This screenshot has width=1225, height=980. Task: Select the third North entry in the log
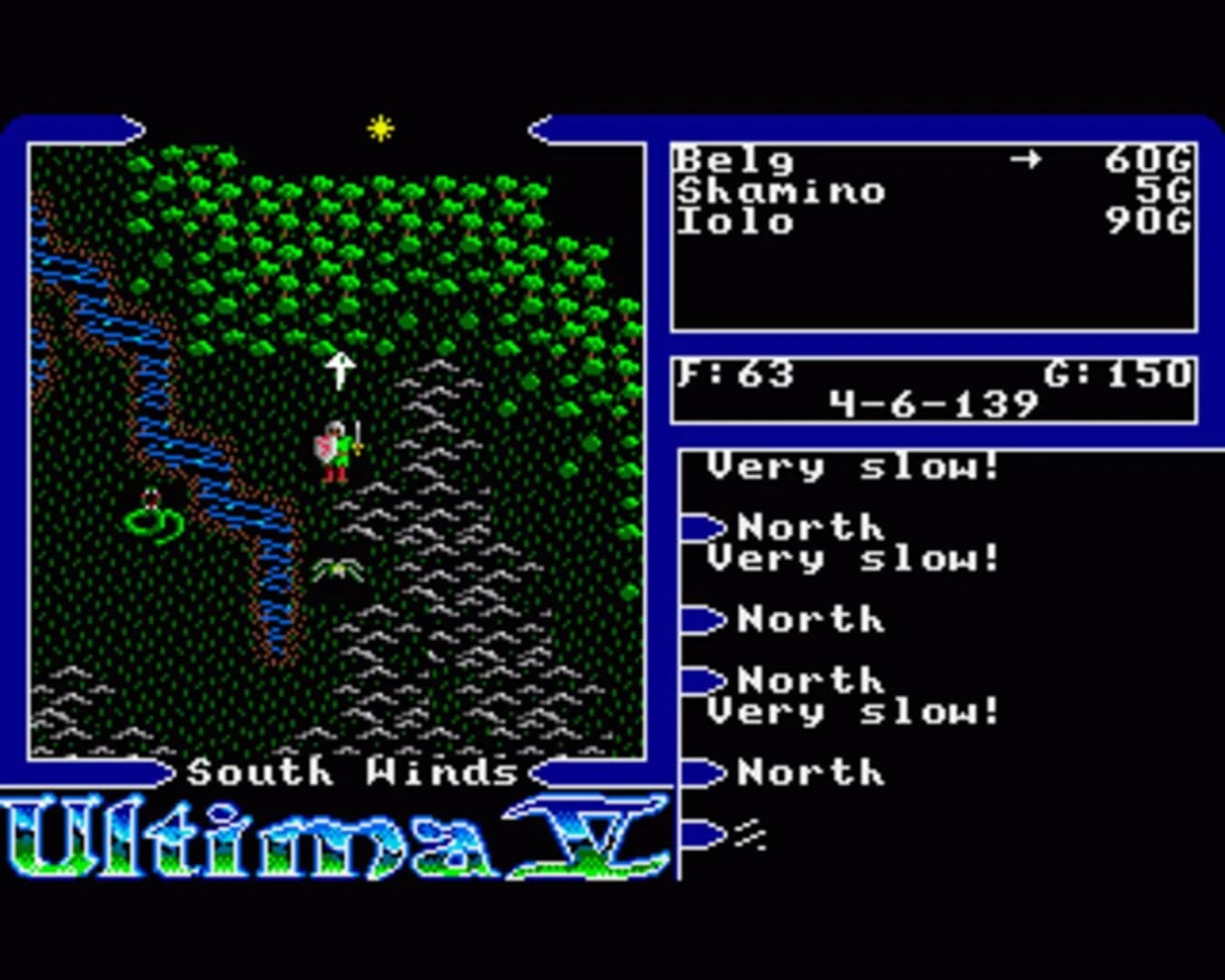(808, 681)
